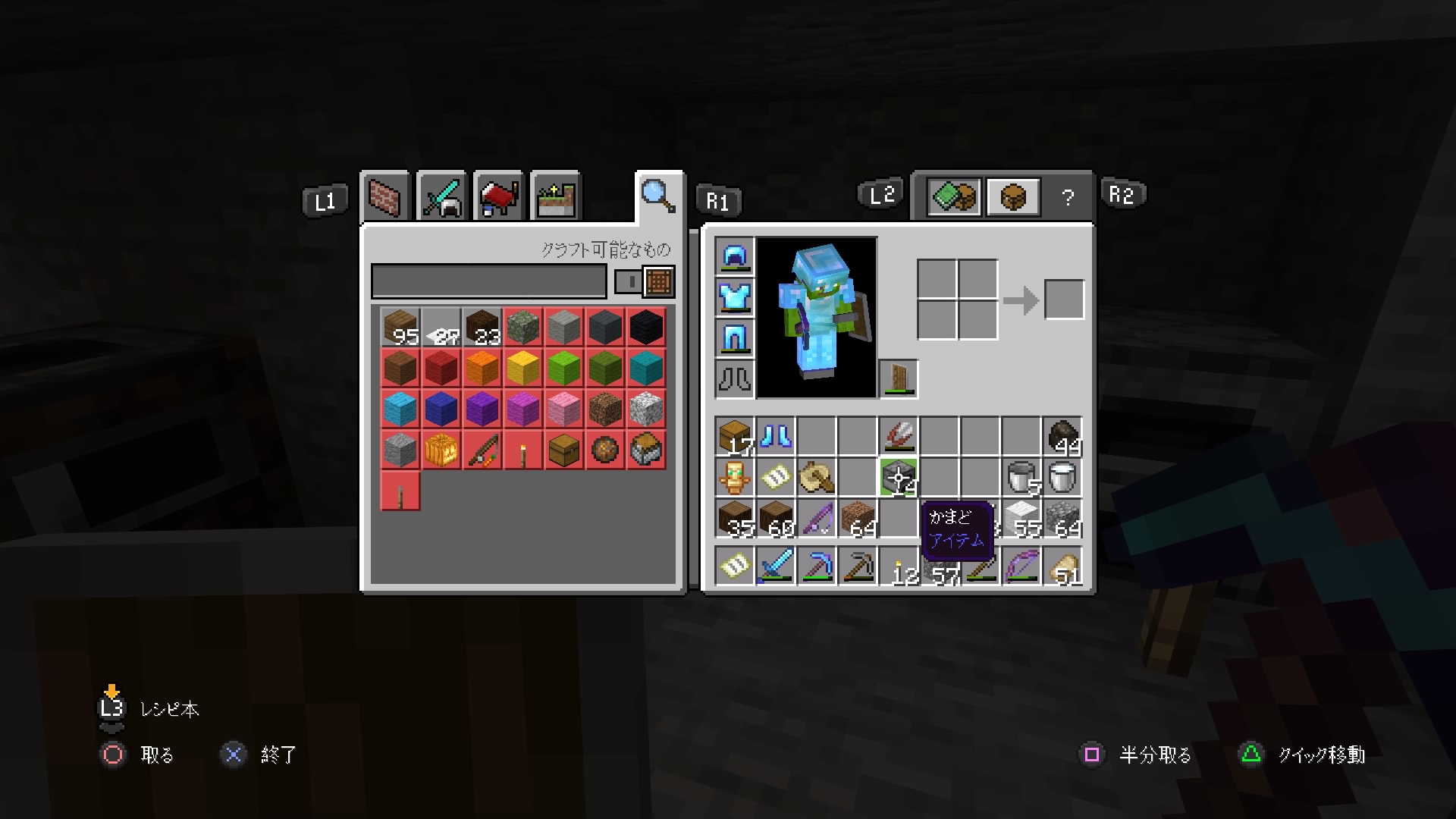Screen dimensions: 1456x819
Task: Open the combat equipment recipe category
Action: click(442, 196)
